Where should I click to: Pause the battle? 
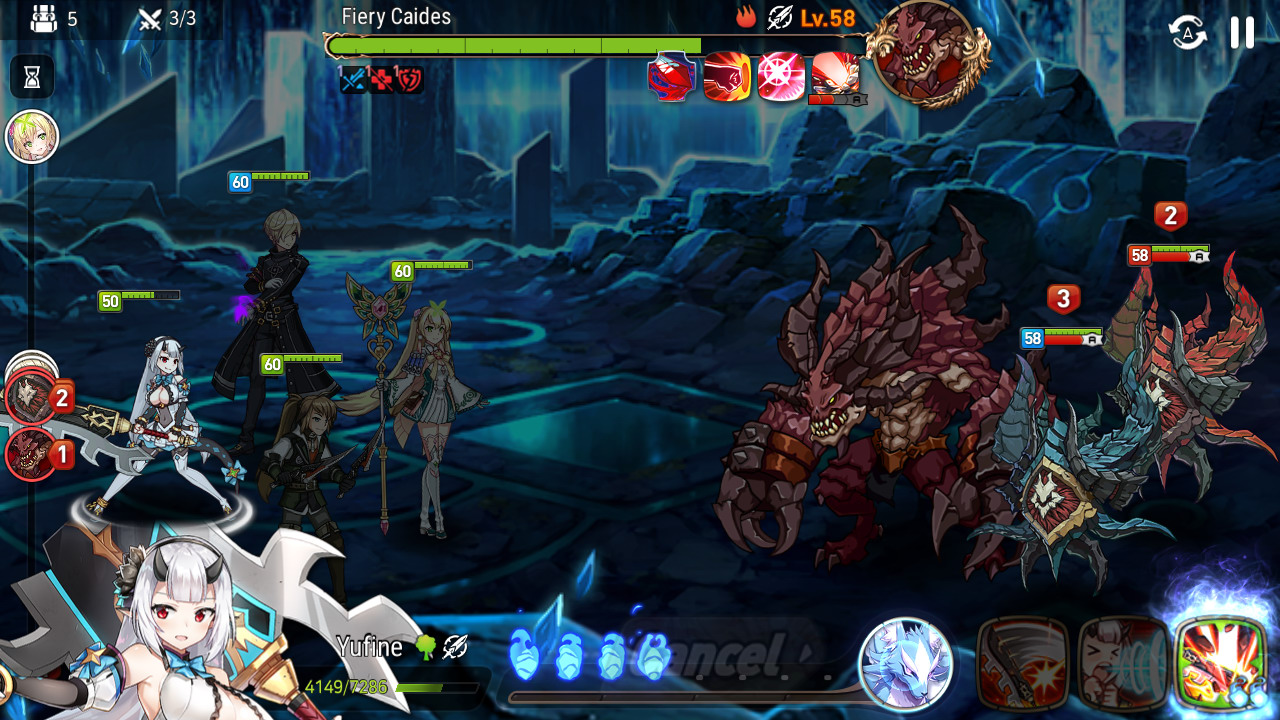(1242, 33)
